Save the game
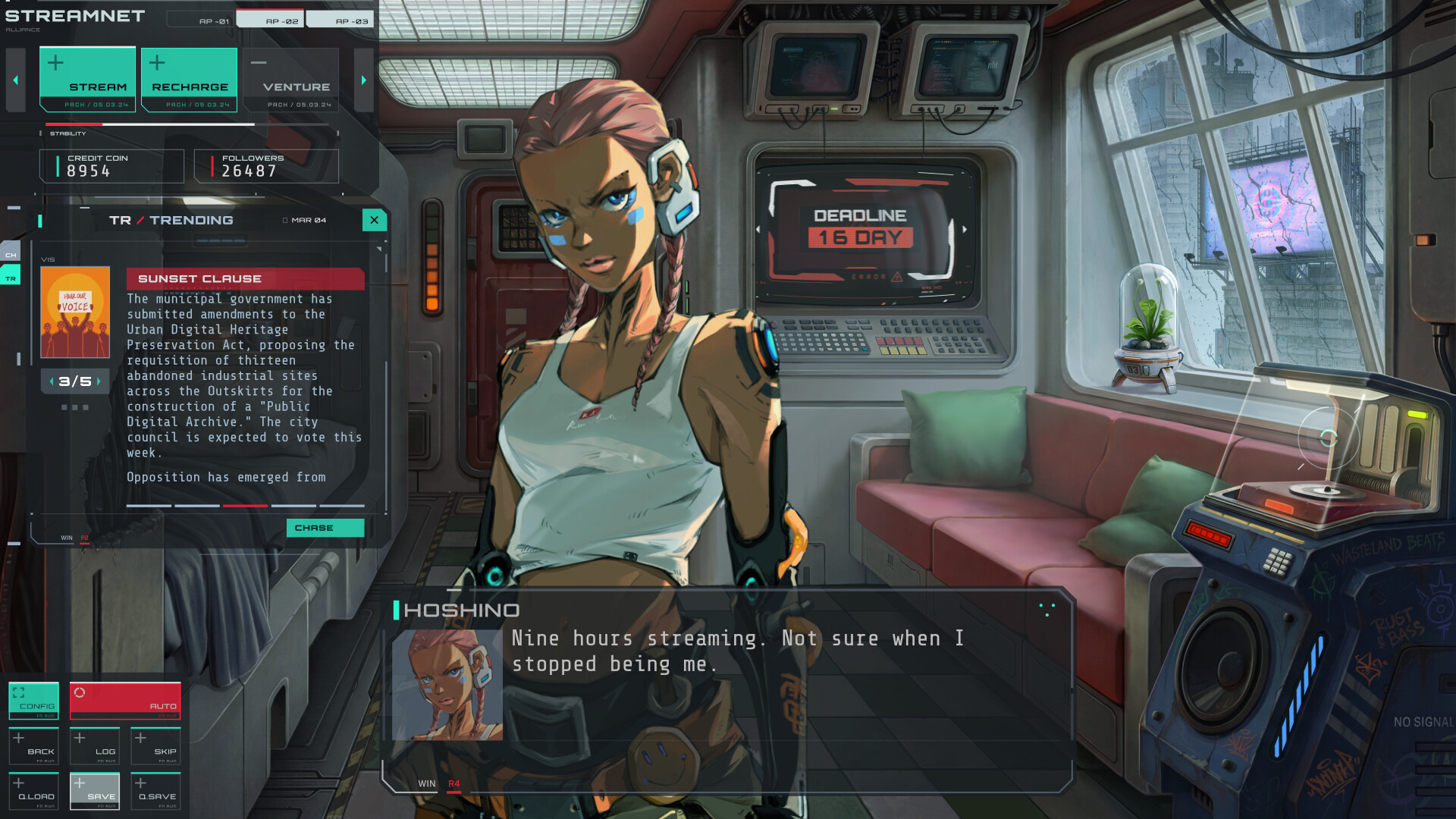 tap(95, 791)
